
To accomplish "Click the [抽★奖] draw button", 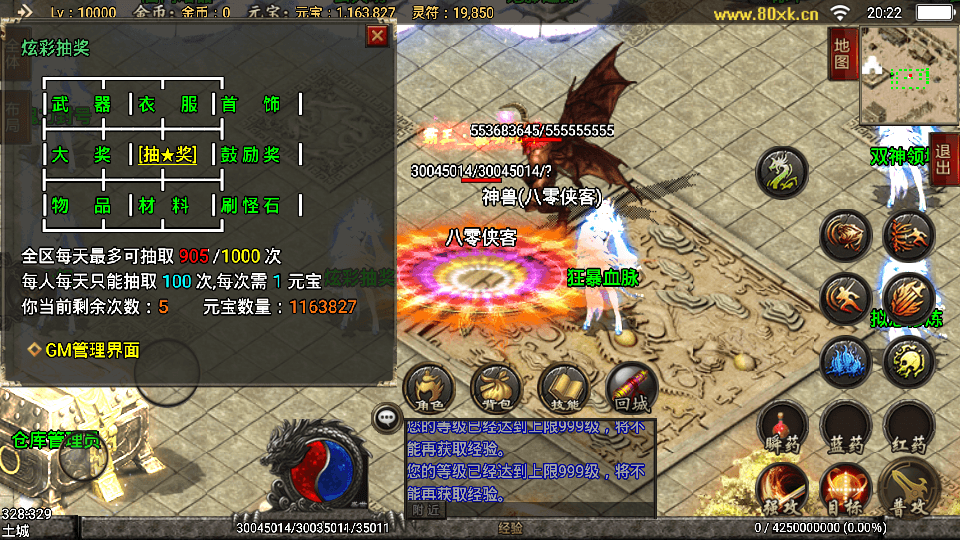I will point(168,155).
